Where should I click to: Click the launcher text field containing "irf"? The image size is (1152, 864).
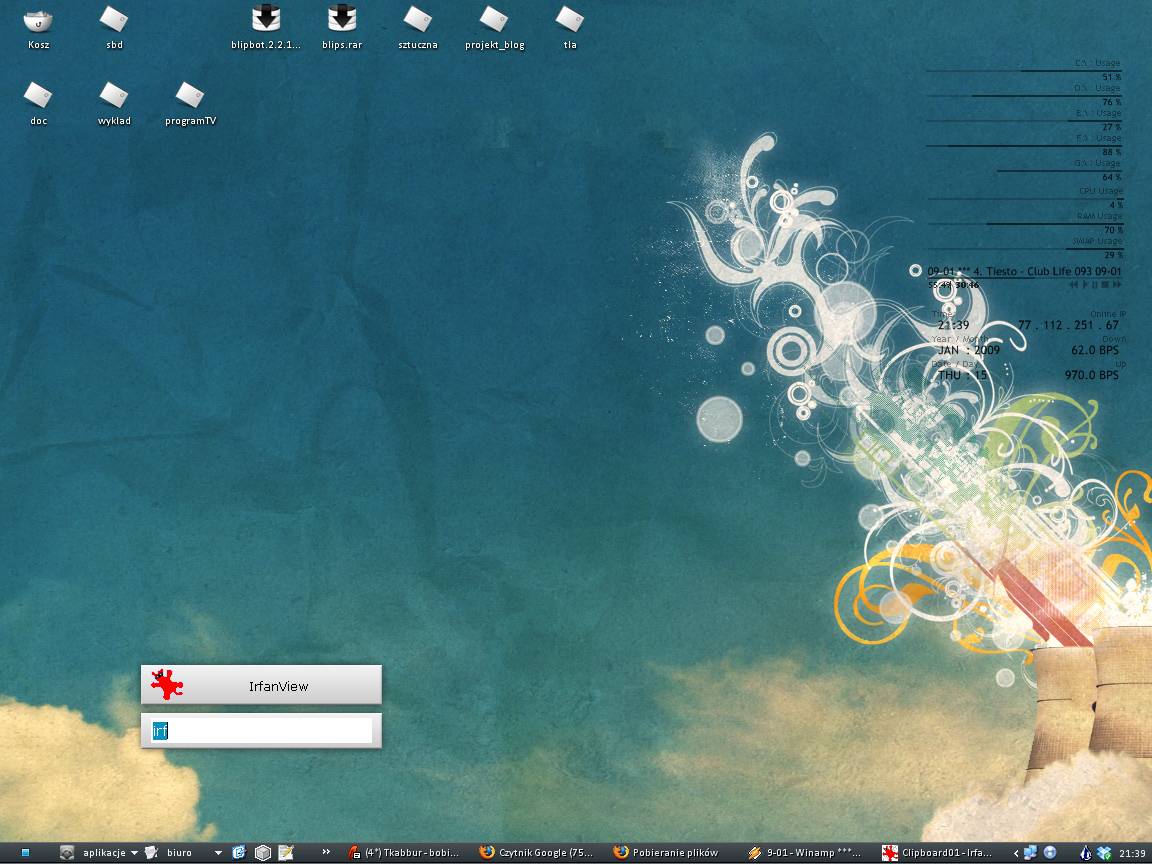point(261,731)
